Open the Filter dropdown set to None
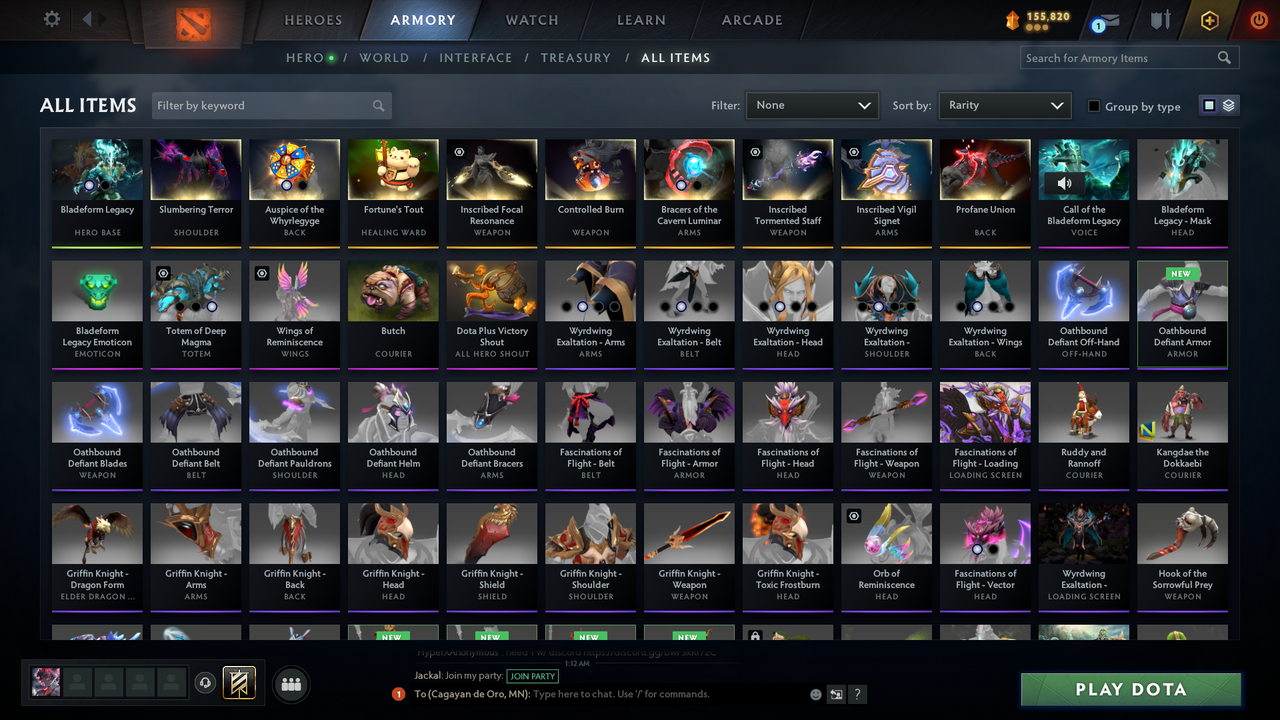 (x=811, y=104)
